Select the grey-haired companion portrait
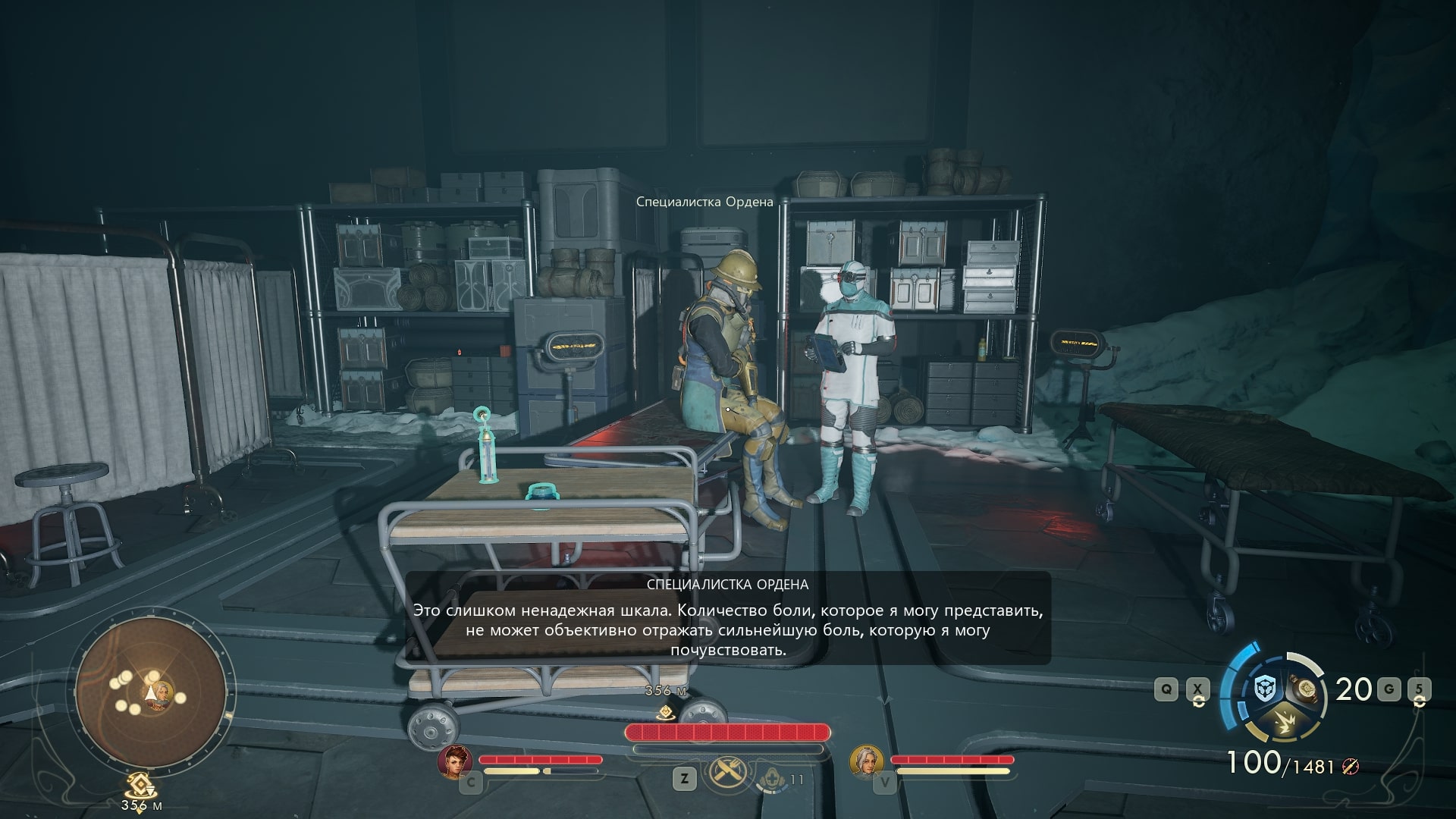 pos(866,761)
